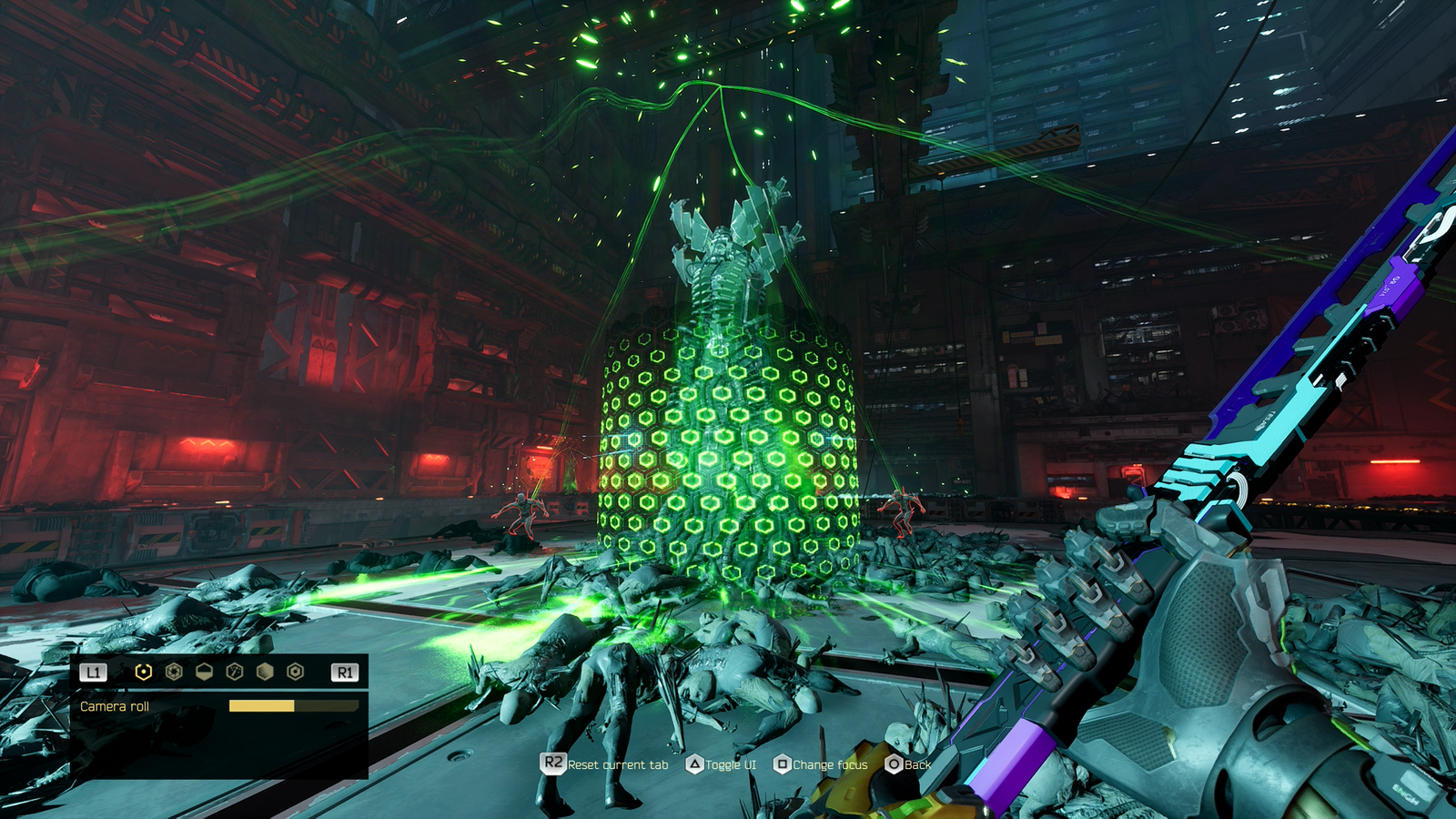Open the aperture hexagon tab icon
This screenshot has height=819, width=1456.
(175, 672)
